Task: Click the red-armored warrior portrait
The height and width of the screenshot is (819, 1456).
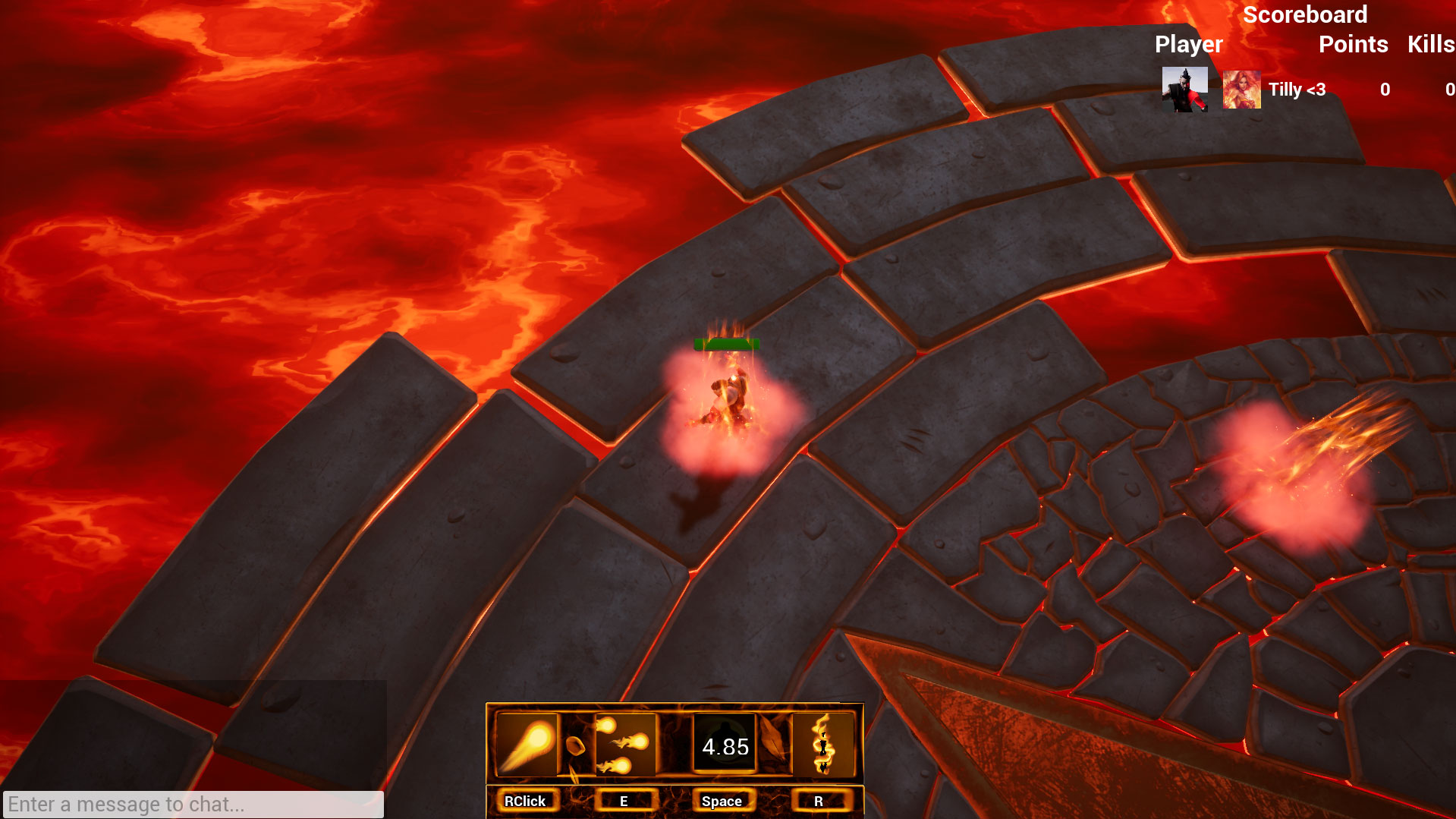Action: point(1184,90)
